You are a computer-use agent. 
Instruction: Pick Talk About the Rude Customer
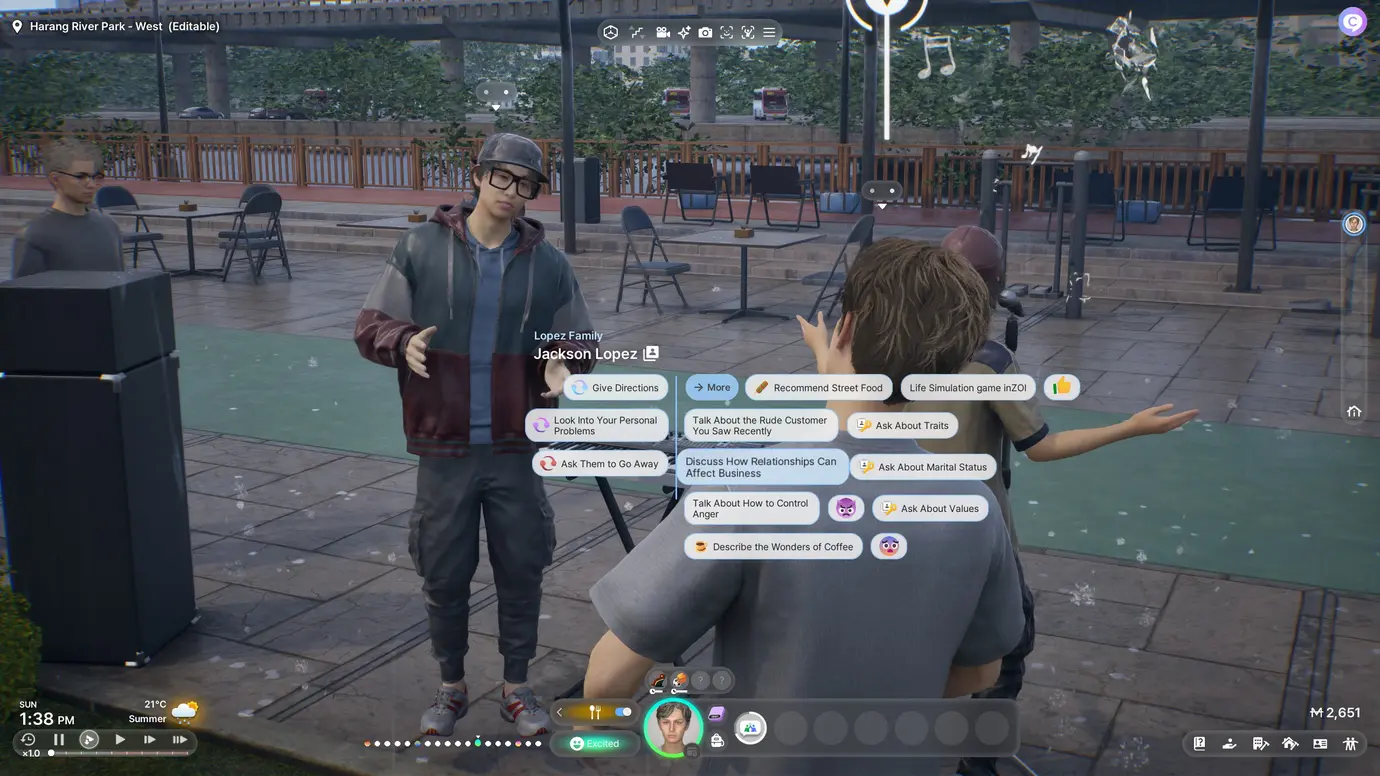point(759,426)
